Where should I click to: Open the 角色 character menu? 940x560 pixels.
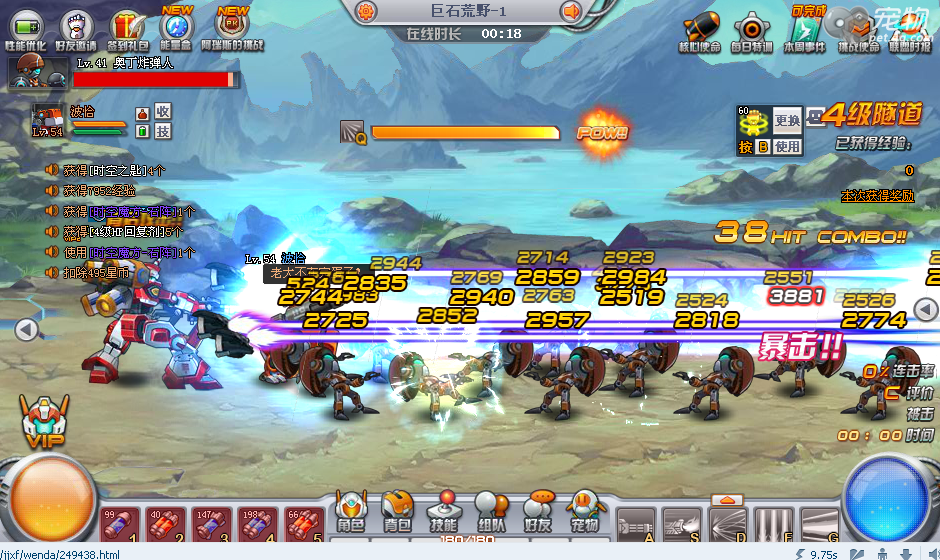(x=350, y=511)
